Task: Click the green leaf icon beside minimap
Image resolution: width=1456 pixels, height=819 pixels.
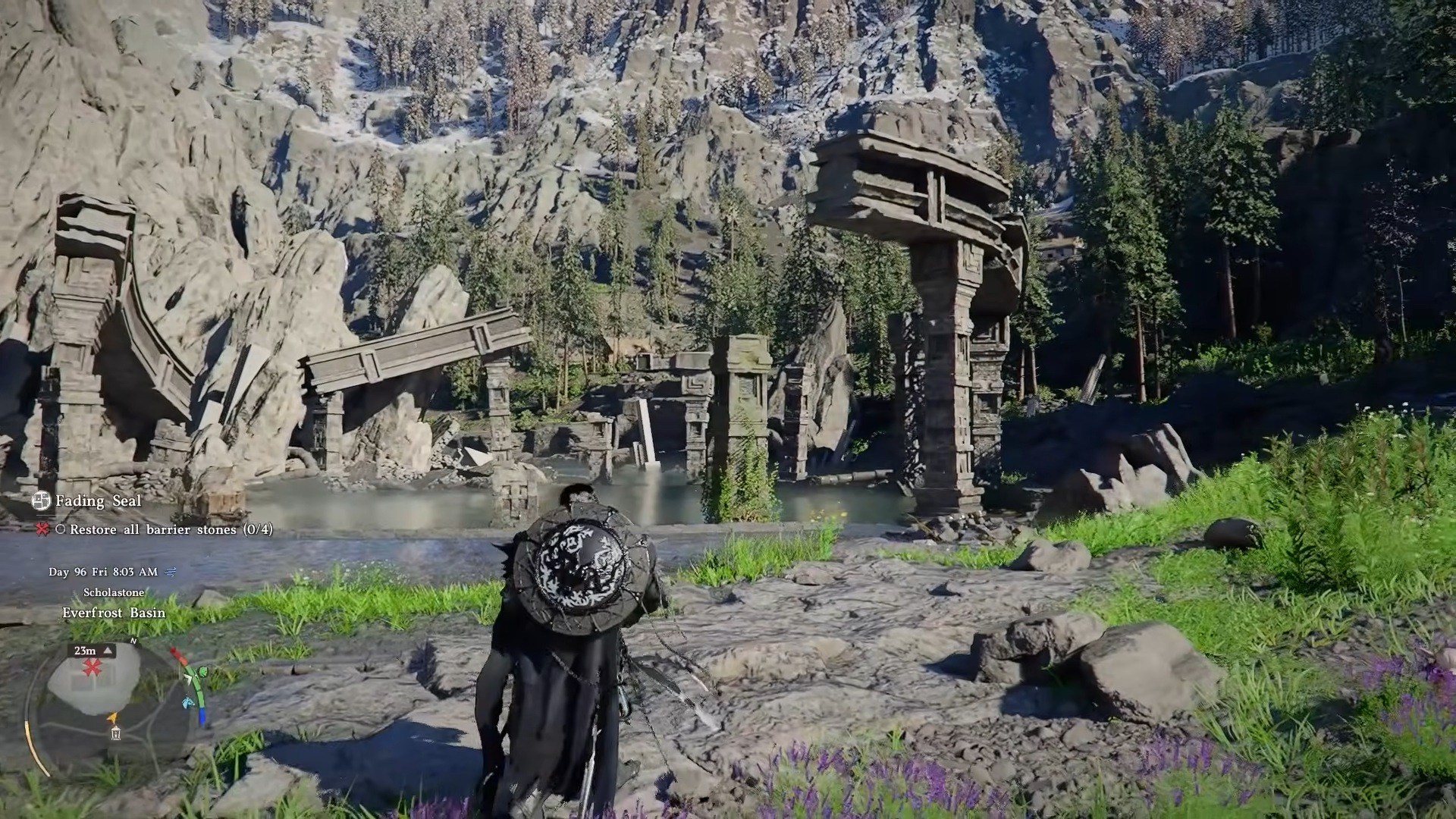Action: point(202,672)
